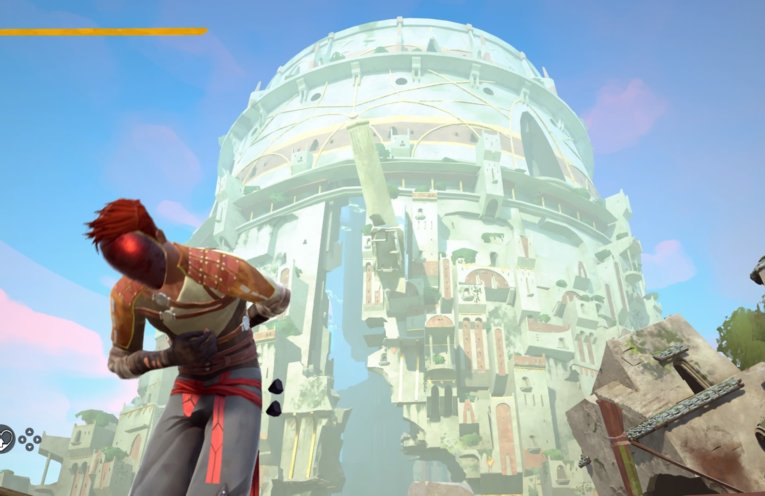Select the round emote icon in the HUD
The height and width of the screenshot is (496, 765).
tap(6, 437)
